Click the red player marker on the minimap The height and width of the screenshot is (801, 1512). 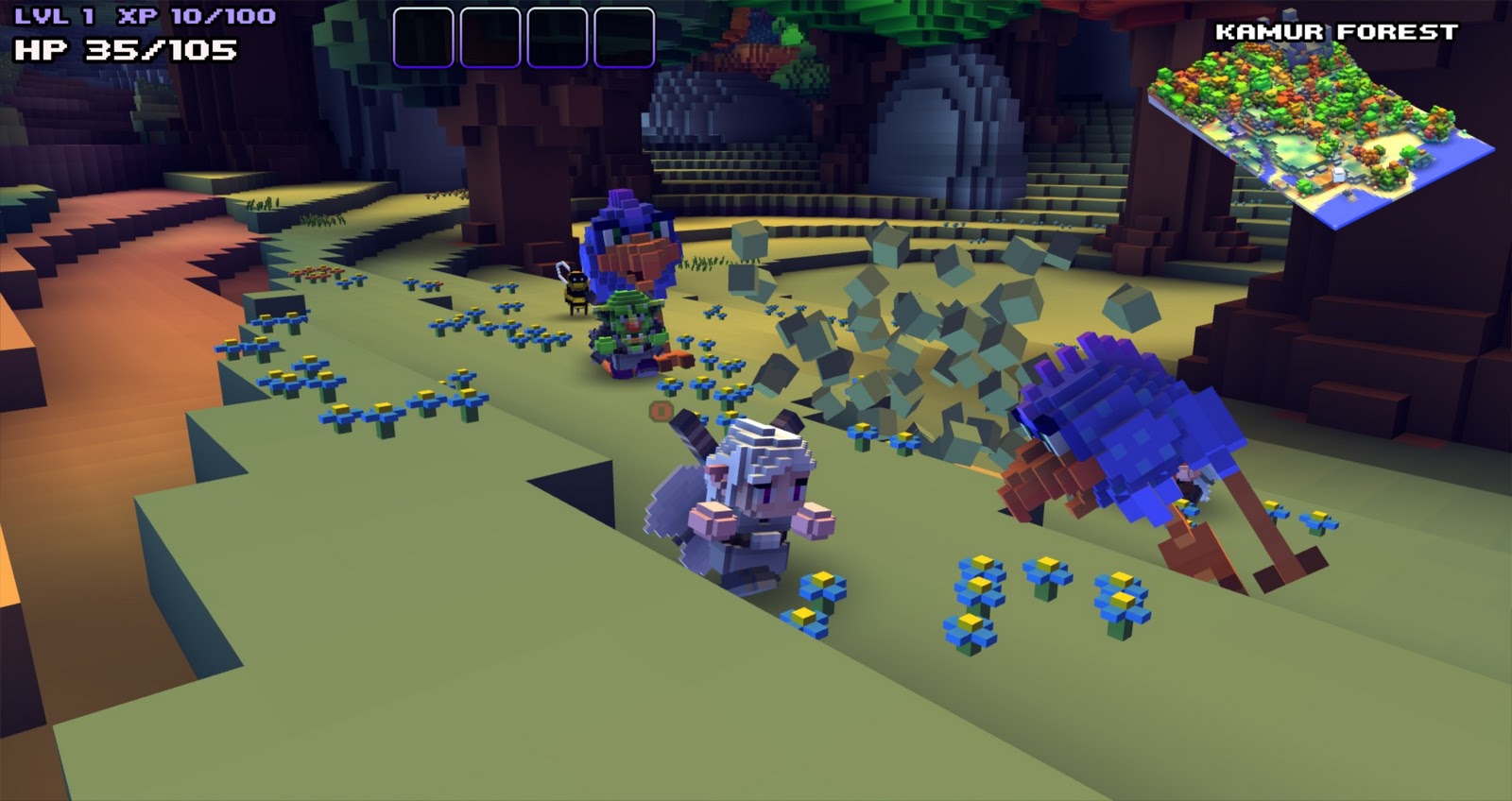click(1336, 131)
